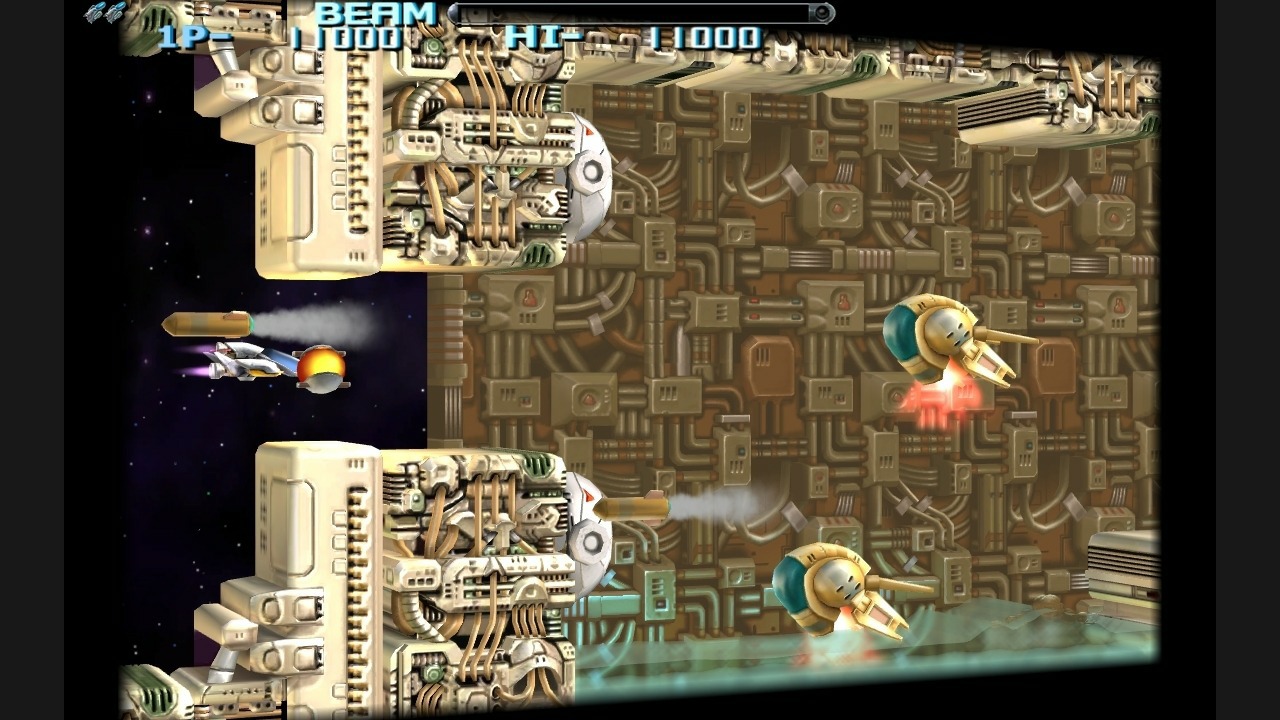Click the round knob at beam gauge end
The width and height of the screenshot is (1280, 720).
(x=822, y=12)
